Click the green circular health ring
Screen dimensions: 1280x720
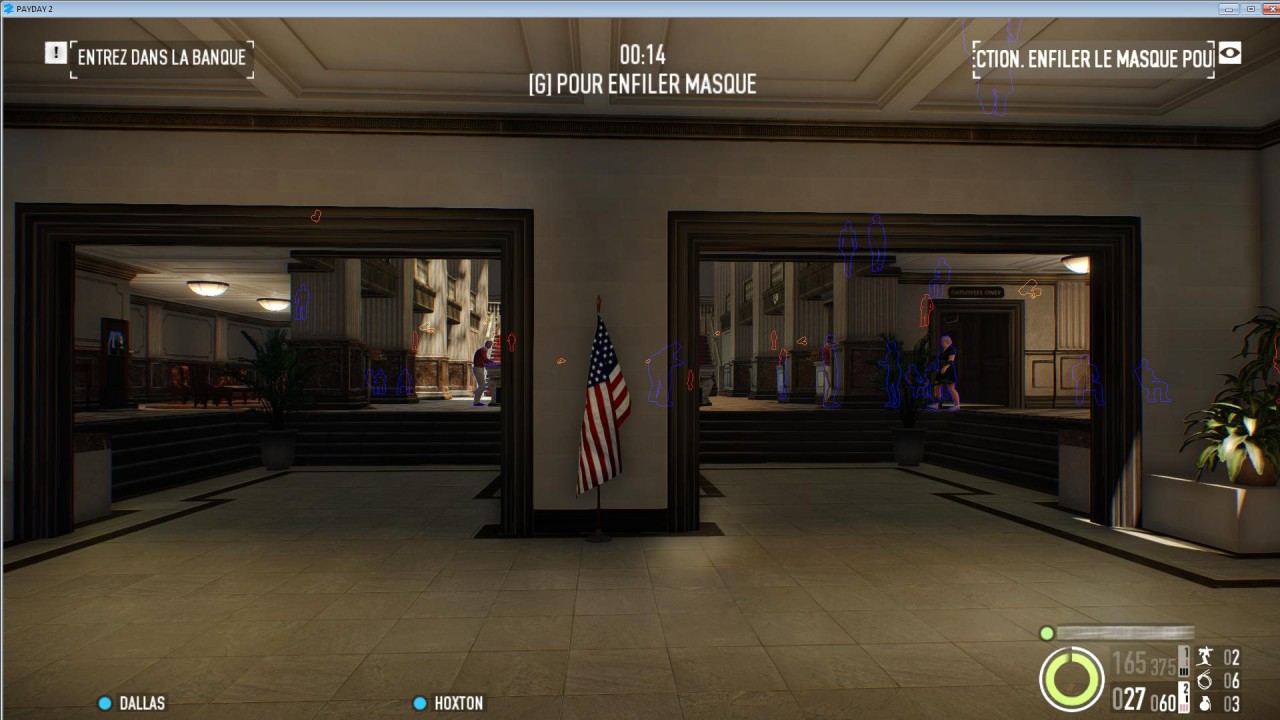click(1071, 679)
